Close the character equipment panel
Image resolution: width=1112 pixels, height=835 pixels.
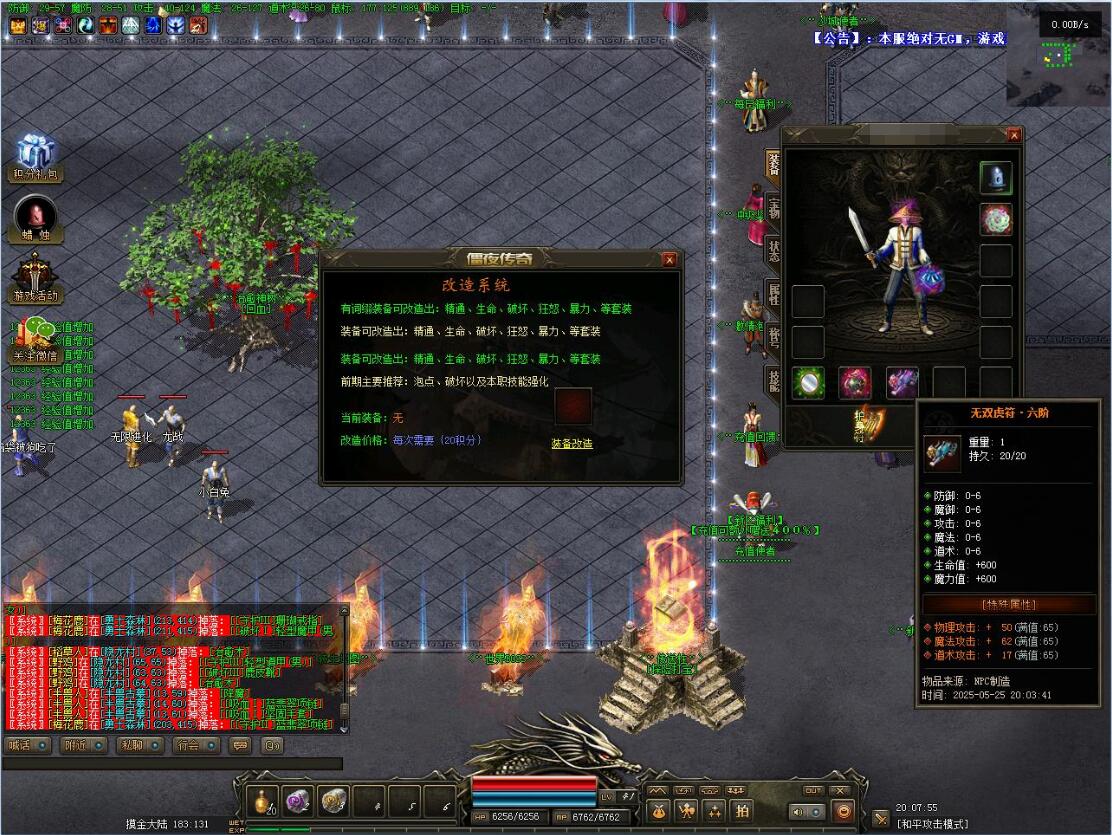coord(1014,135)
